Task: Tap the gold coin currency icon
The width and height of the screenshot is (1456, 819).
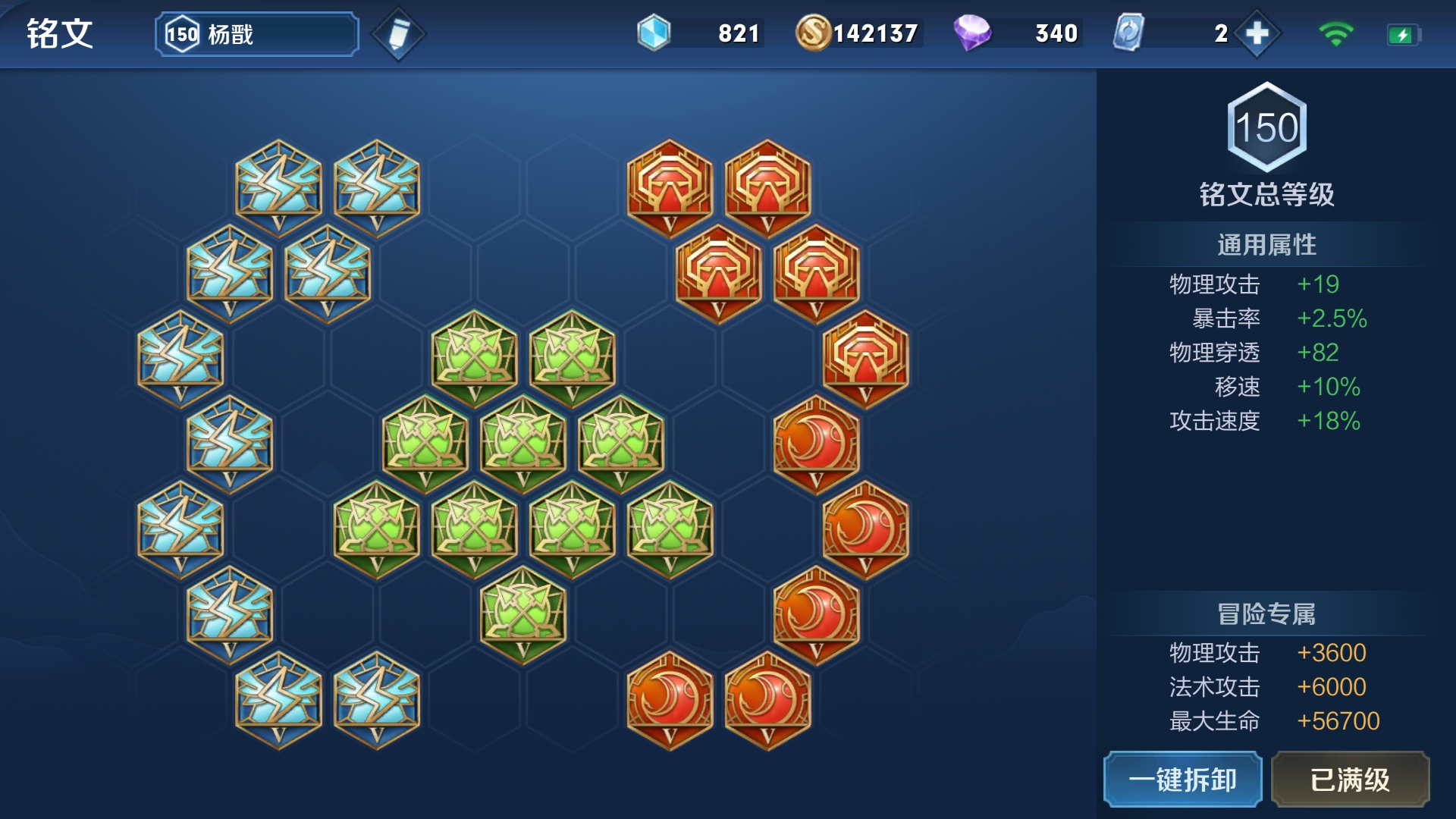Action: pyautogui.click(x=813, y=33)
